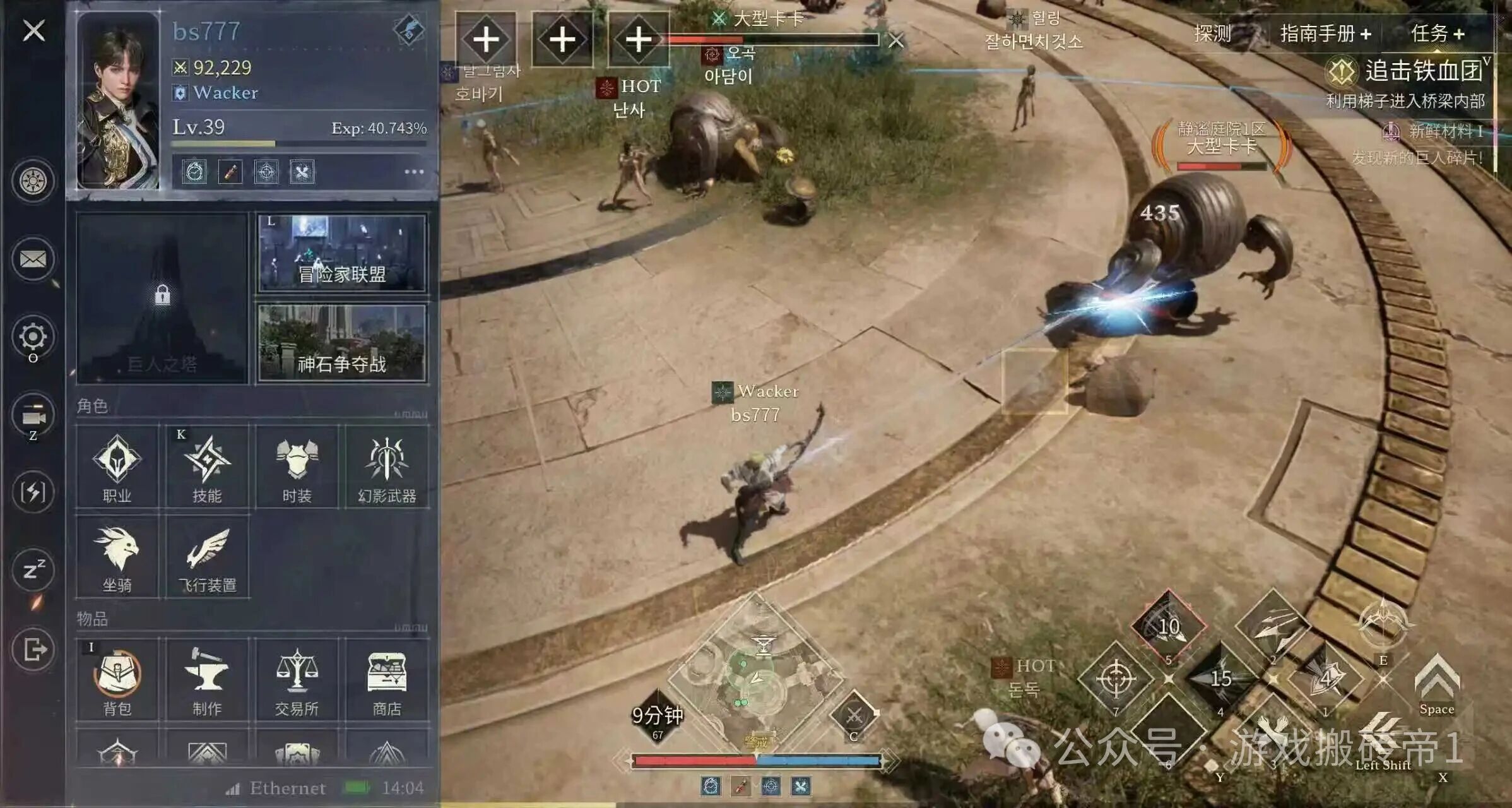Open the 飞行装置 glider menu

[207, 557]
